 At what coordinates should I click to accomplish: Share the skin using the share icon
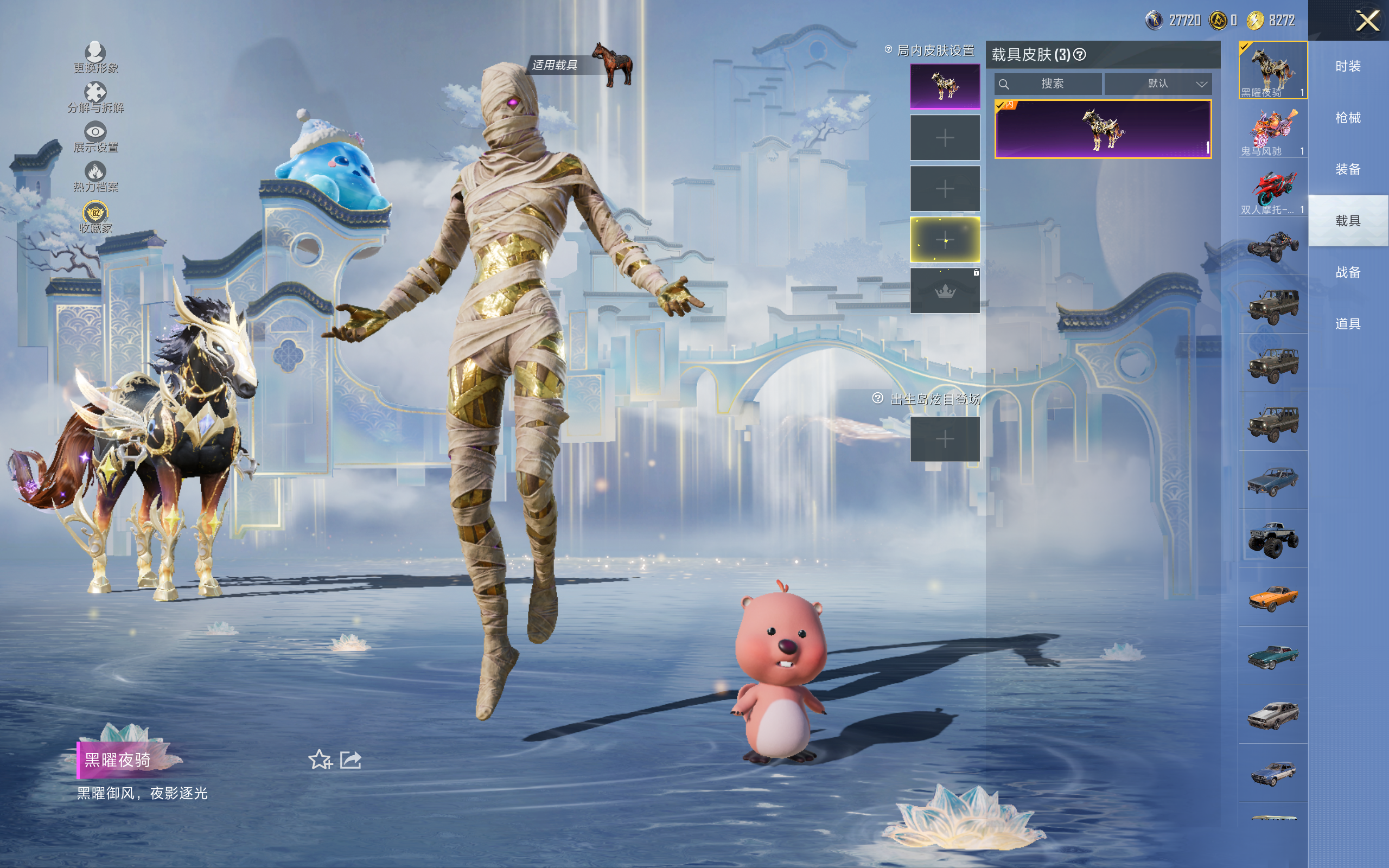351,760
